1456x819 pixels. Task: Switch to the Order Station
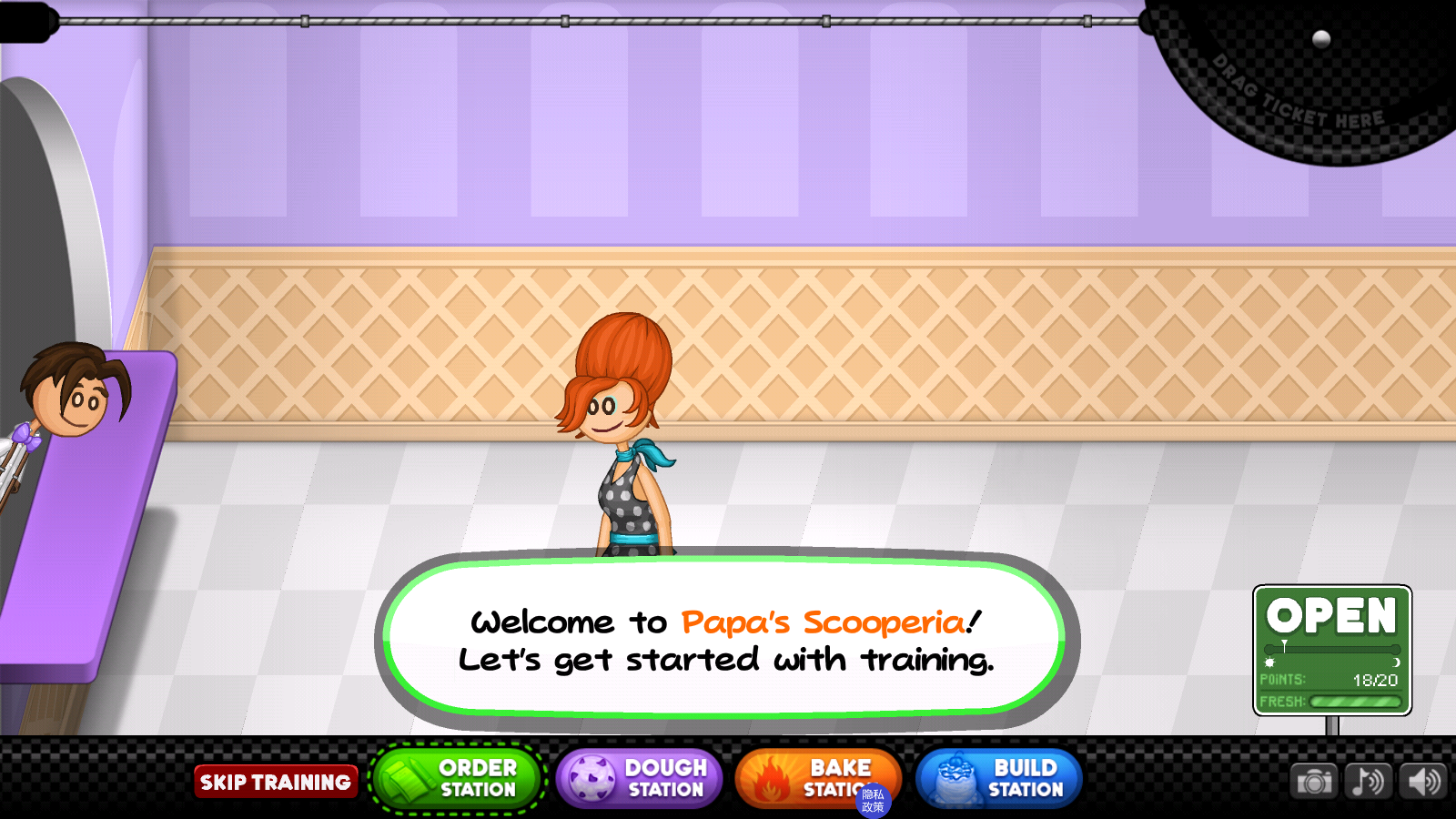coord(457,780)
